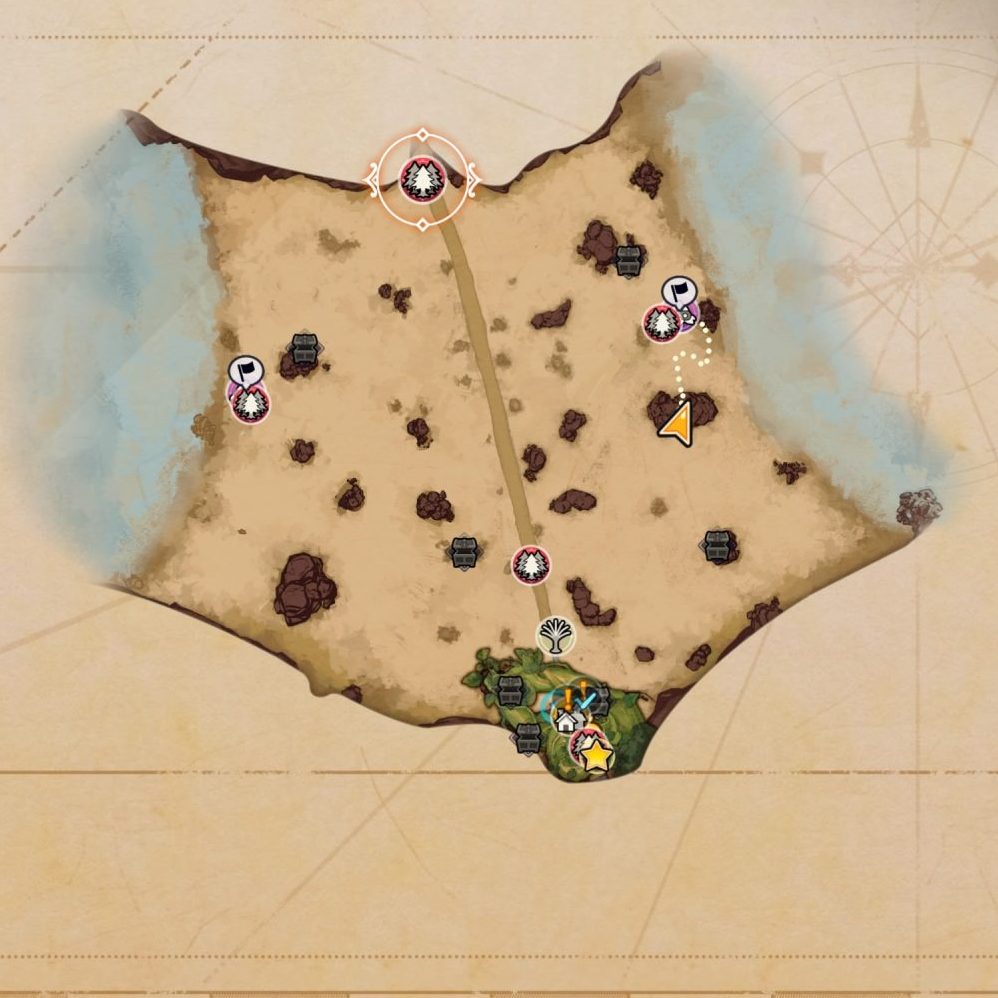Select the chest marker left of the road marker
This screenshot has height=998, width=998.
pos(462,551)
